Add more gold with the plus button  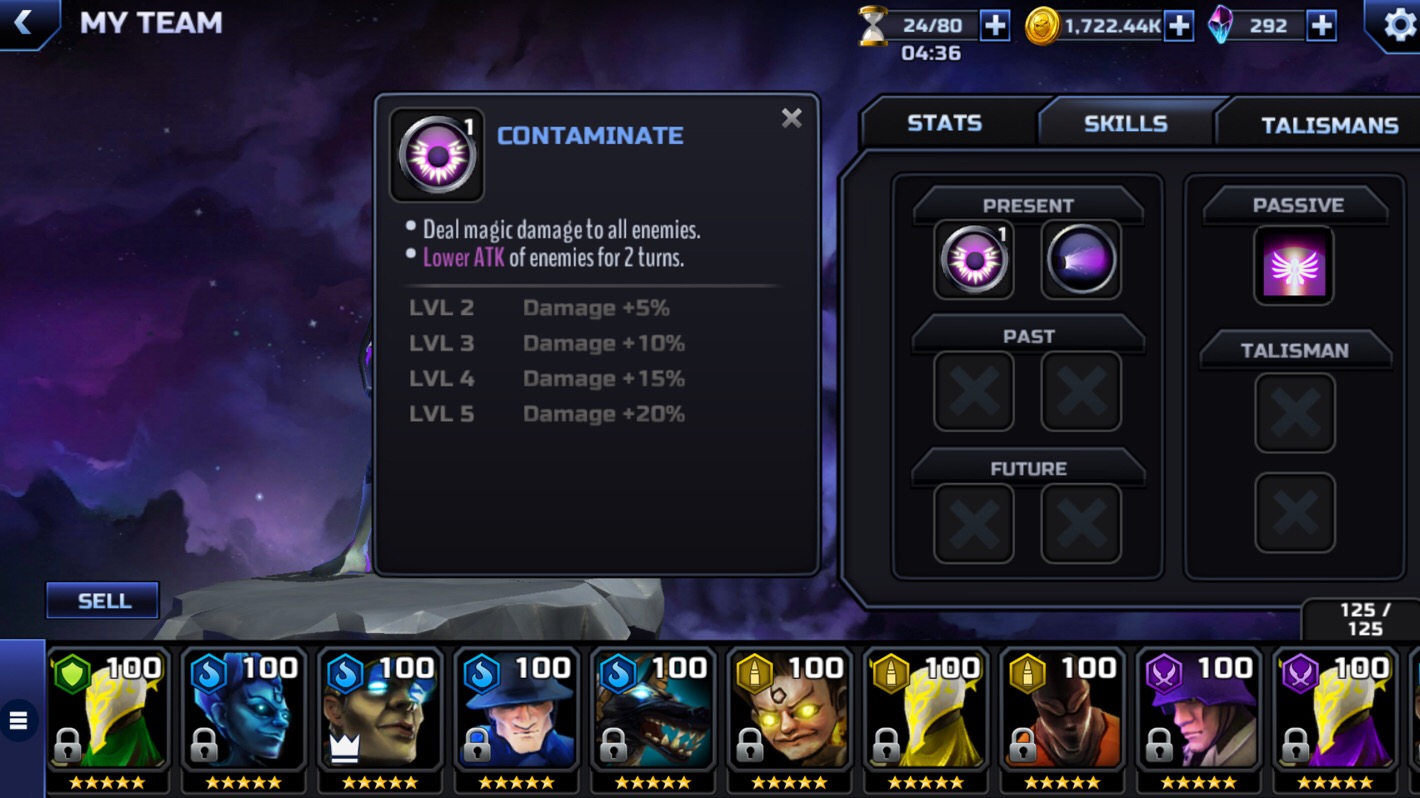click(1179, 26)
